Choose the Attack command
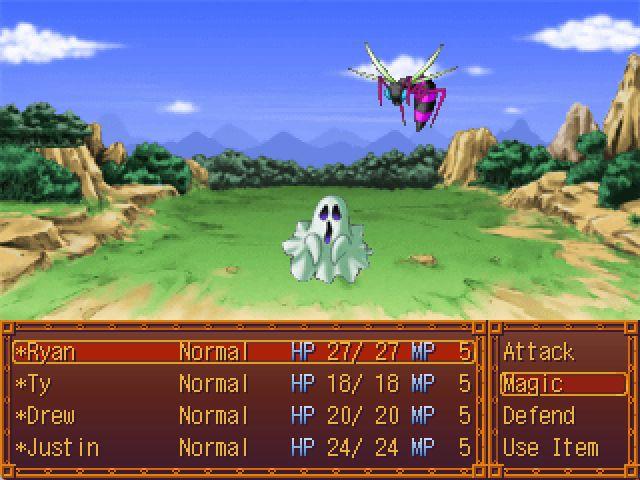The height and width of the screenshot is (480, 640). [x=538, y=352]
